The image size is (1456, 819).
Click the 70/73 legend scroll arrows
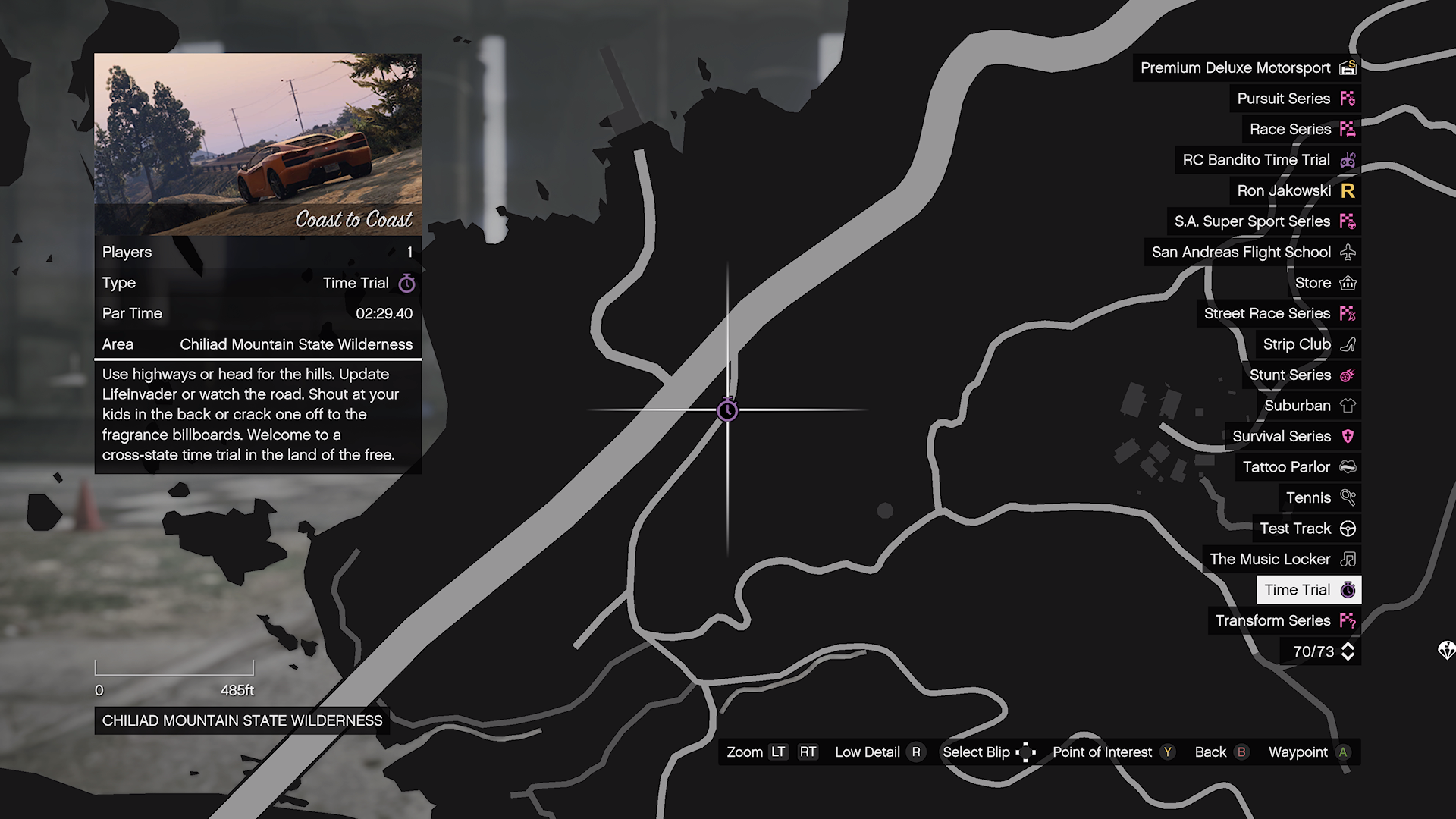[x=1348, y=651]
